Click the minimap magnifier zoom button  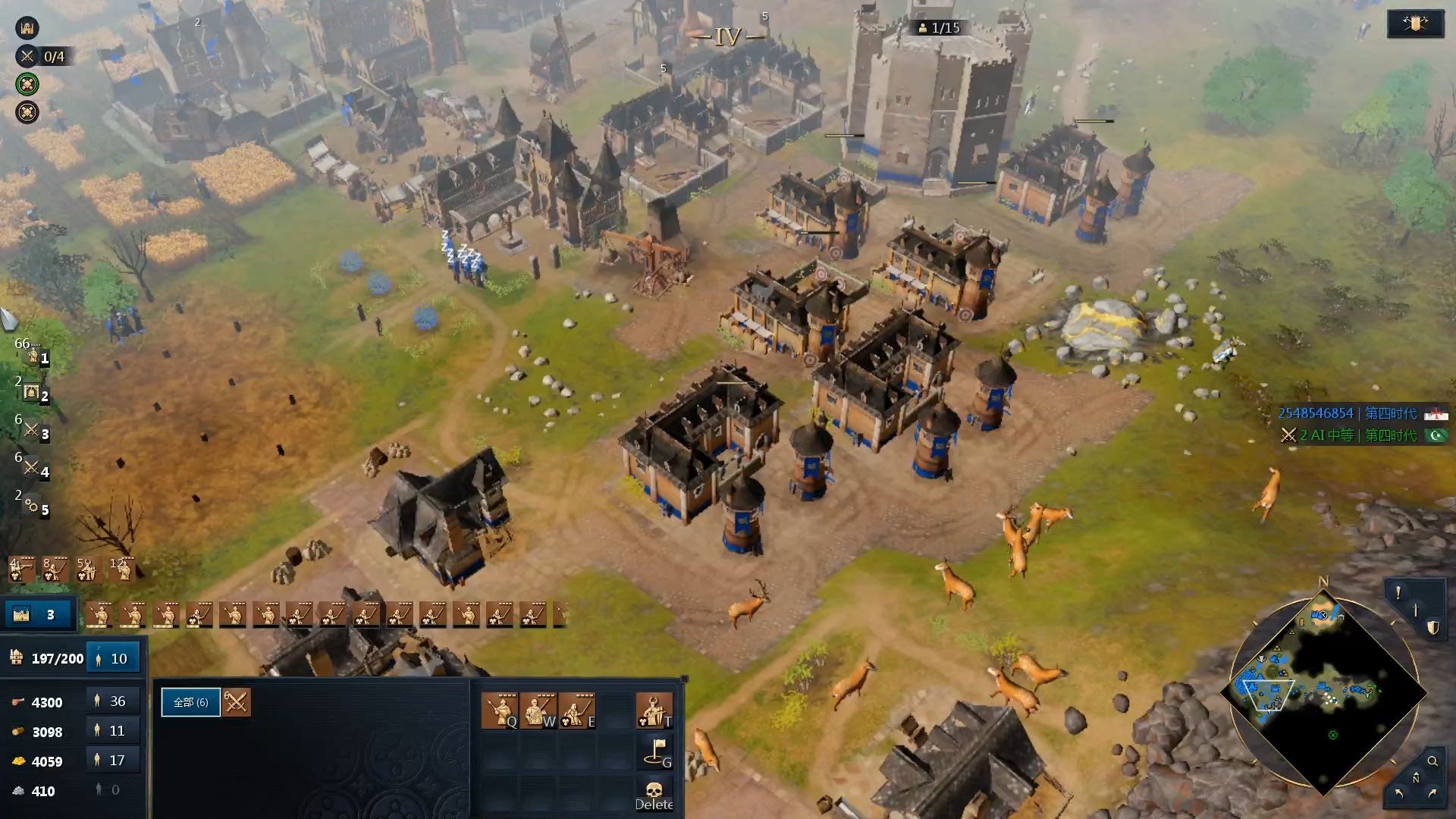1432,761
